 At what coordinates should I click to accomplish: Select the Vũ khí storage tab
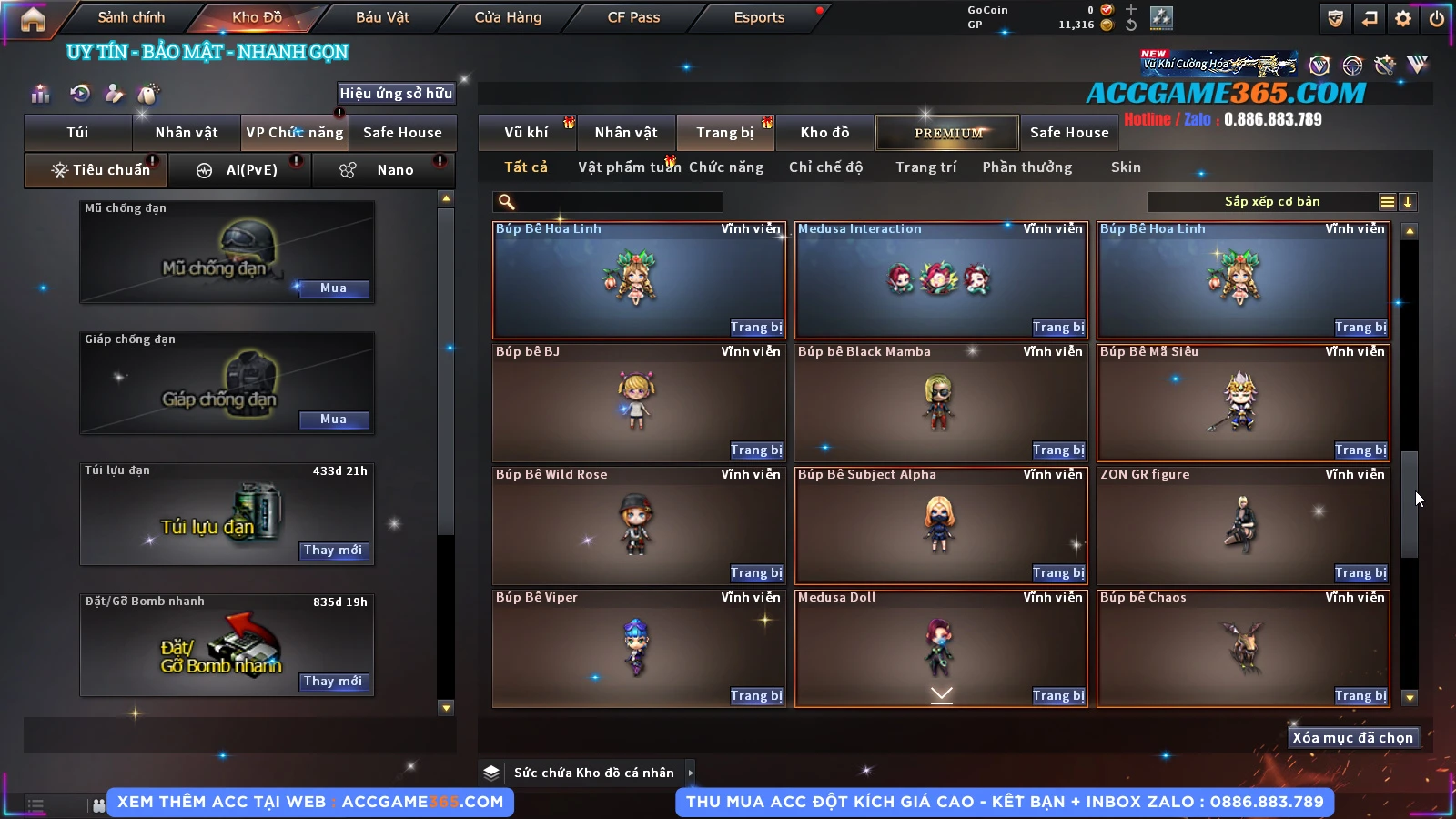pyautogui.click(x=526, y=133)
